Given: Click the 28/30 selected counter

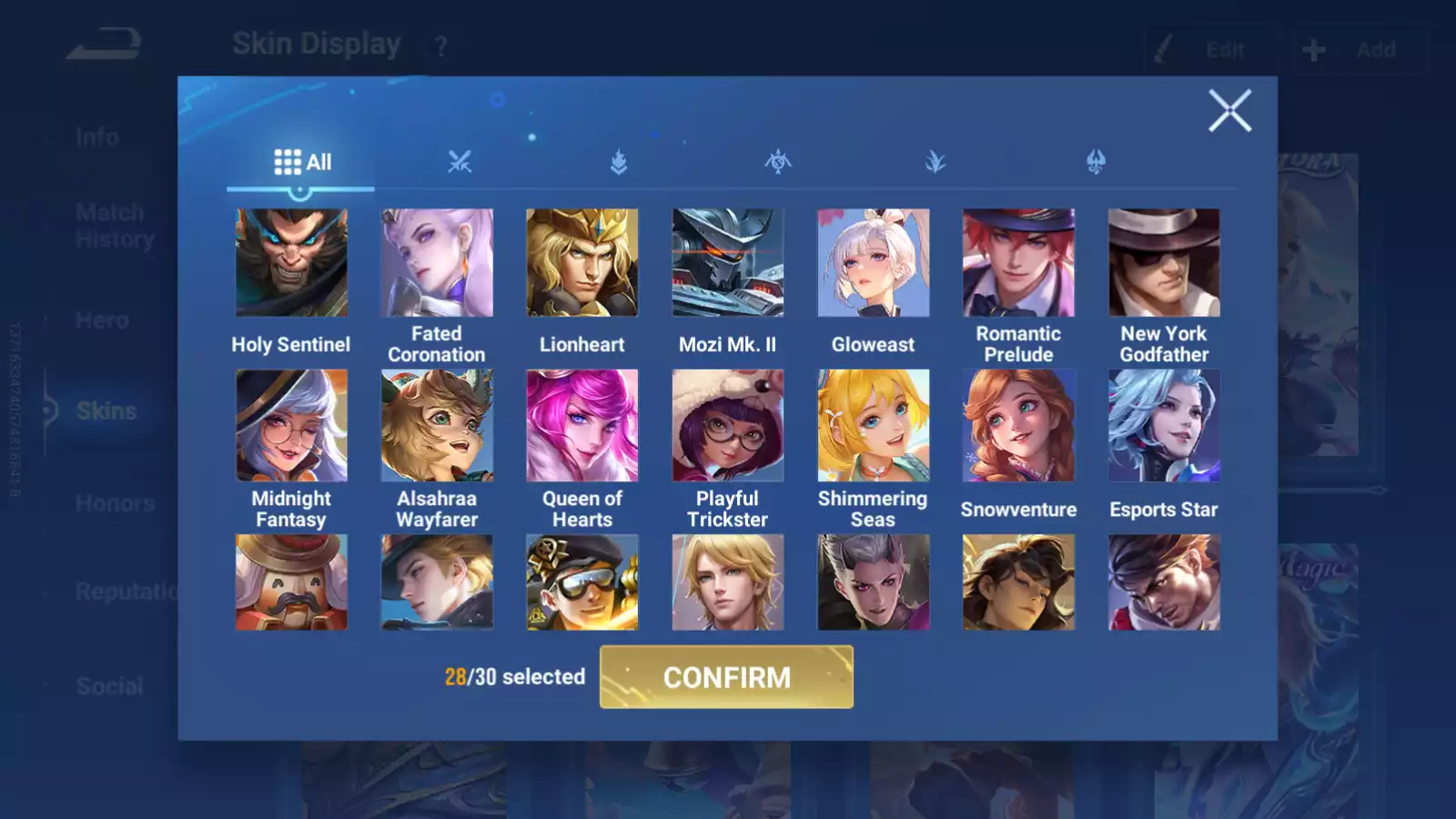Looking at the screenshot, I should pos(514,677).
